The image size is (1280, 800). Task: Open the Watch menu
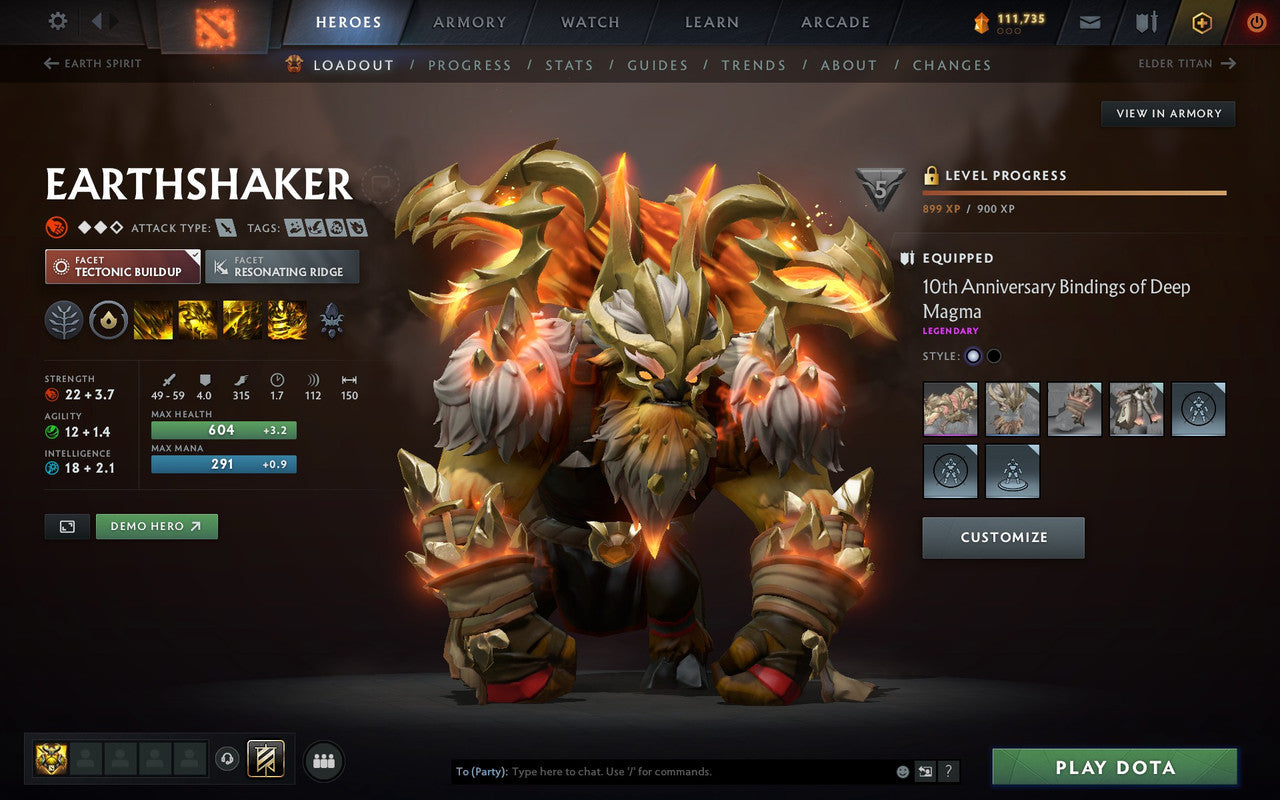point(589,22)
